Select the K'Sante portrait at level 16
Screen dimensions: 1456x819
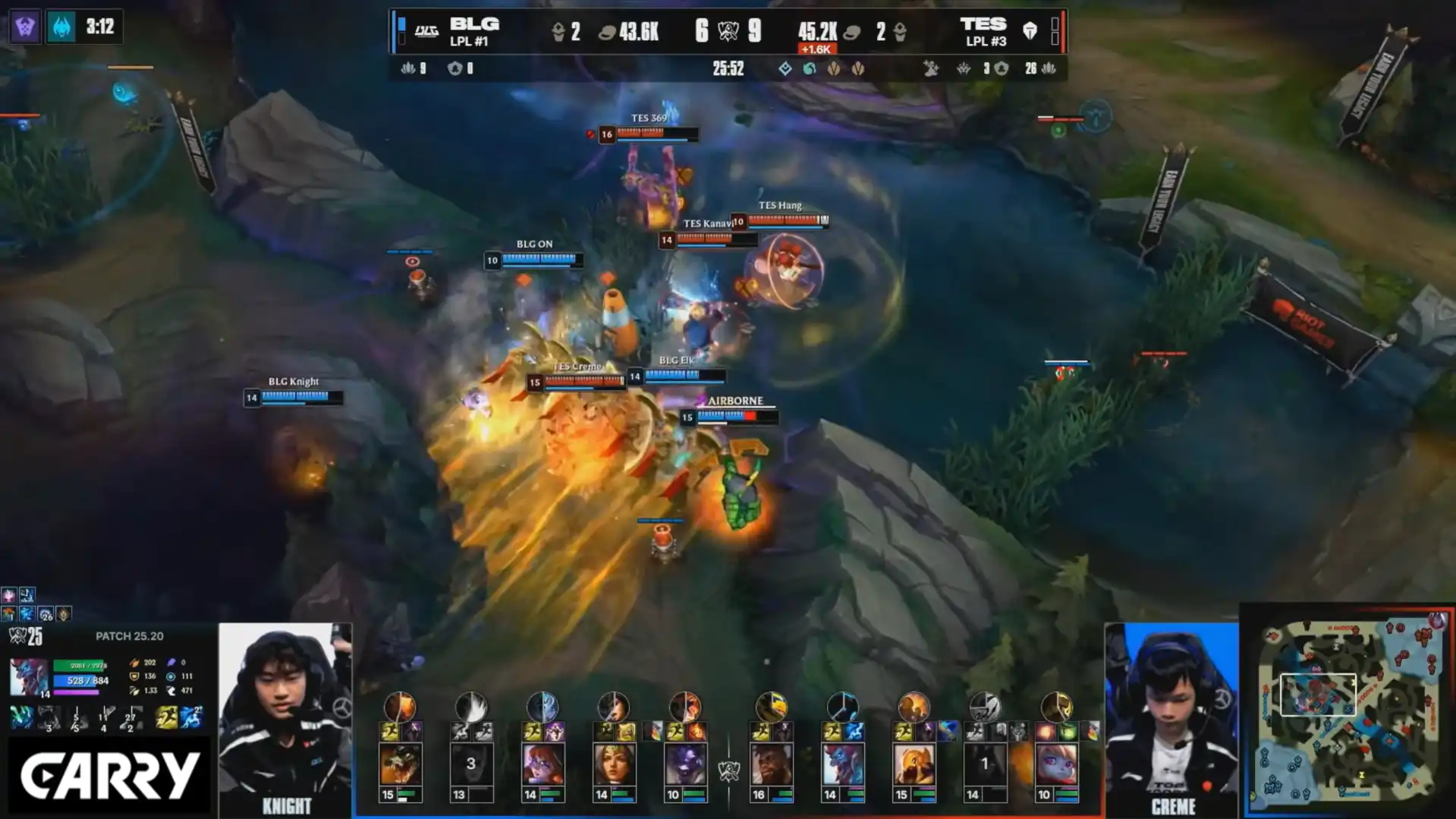pyautogui.click(x=771, y=764)
